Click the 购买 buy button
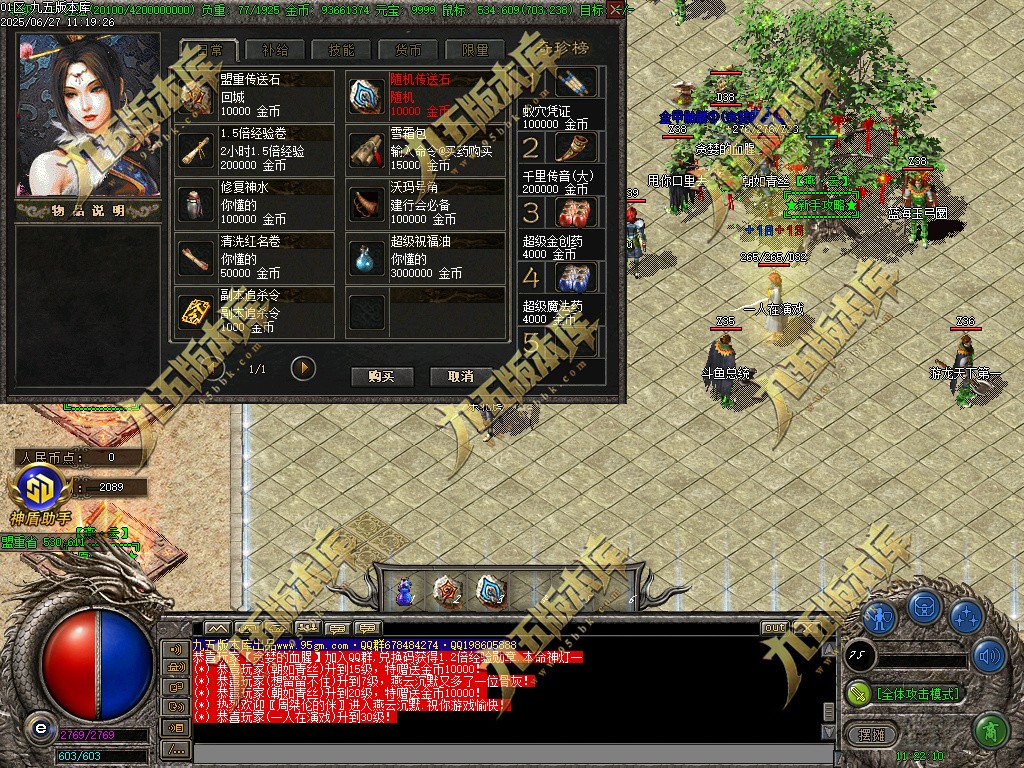 tap(382, 376)
